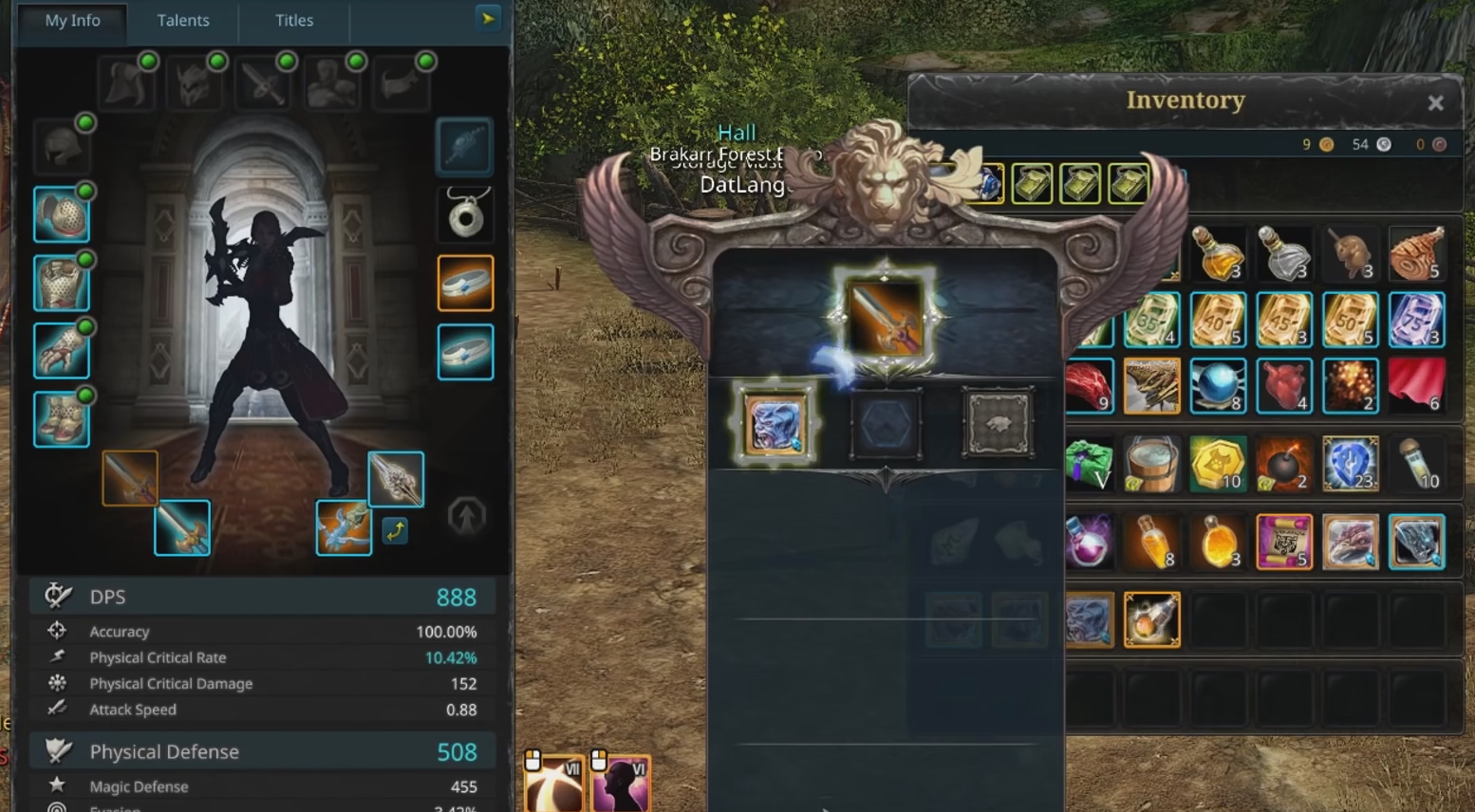Select the wooden bucket in inventory
The height and width of the screenshot is (812, 1475).
point(1151,464)
